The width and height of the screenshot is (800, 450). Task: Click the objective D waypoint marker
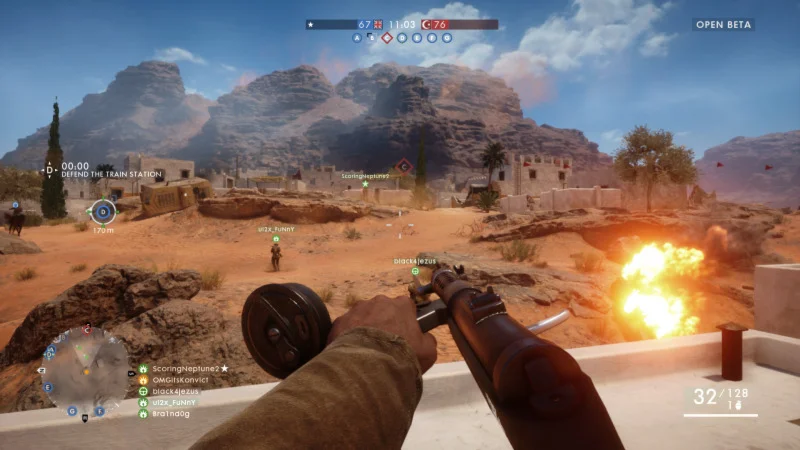pyautogui.click(x=102, y=211)
